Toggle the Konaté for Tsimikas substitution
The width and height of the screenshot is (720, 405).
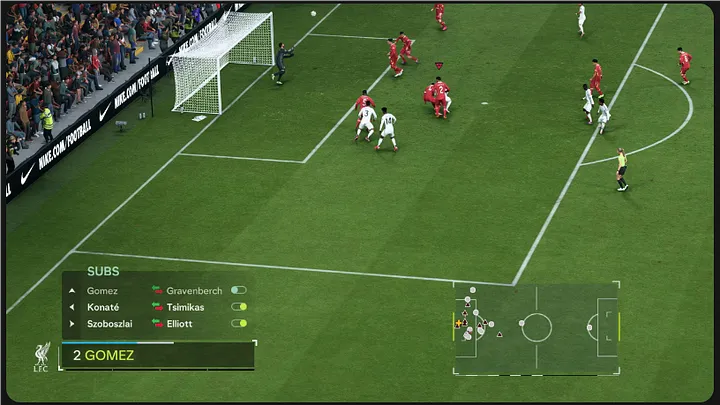coord(238,307)
